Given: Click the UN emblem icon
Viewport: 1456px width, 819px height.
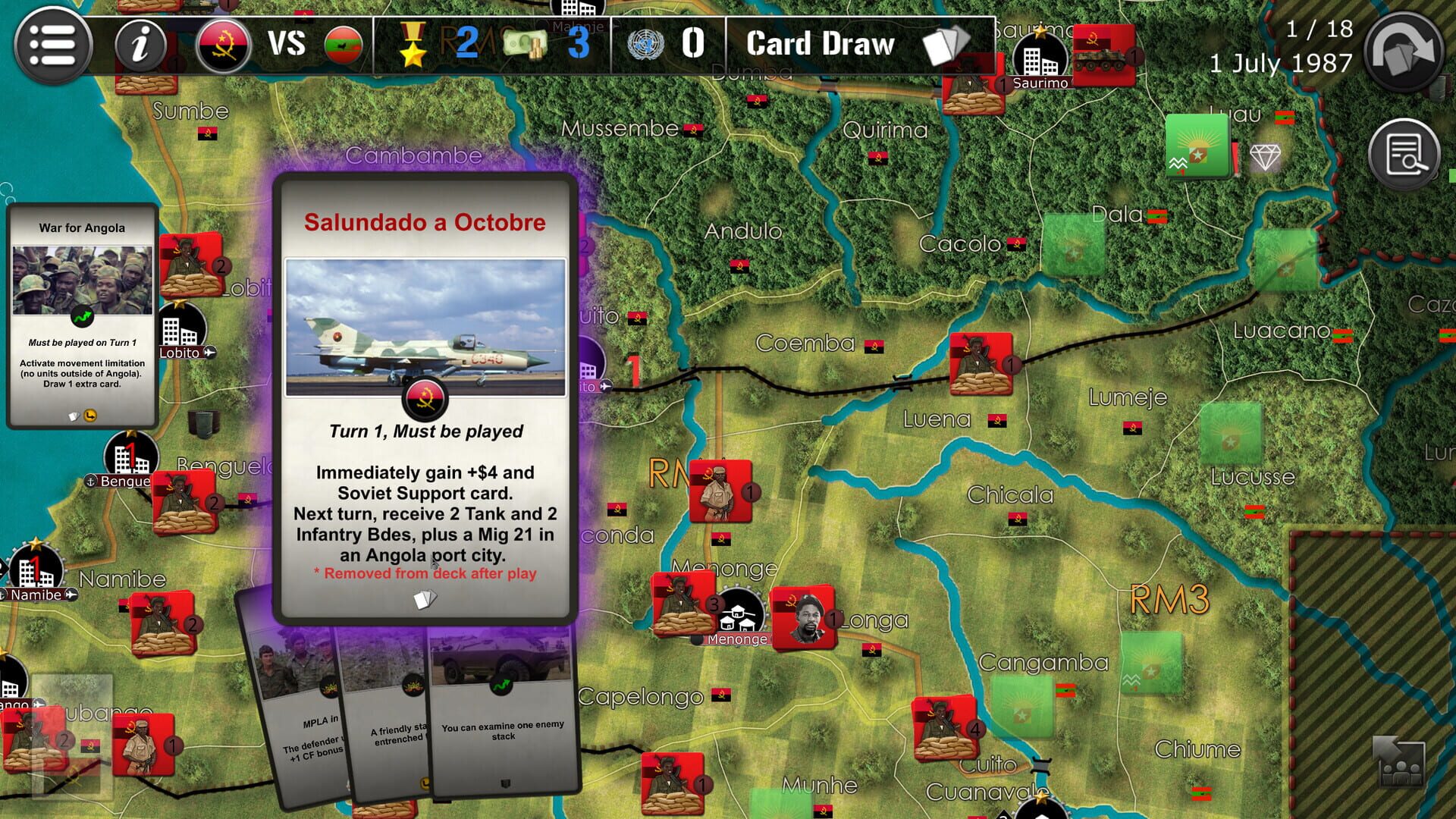Looking at the screenshot, I should coord(646,44).
